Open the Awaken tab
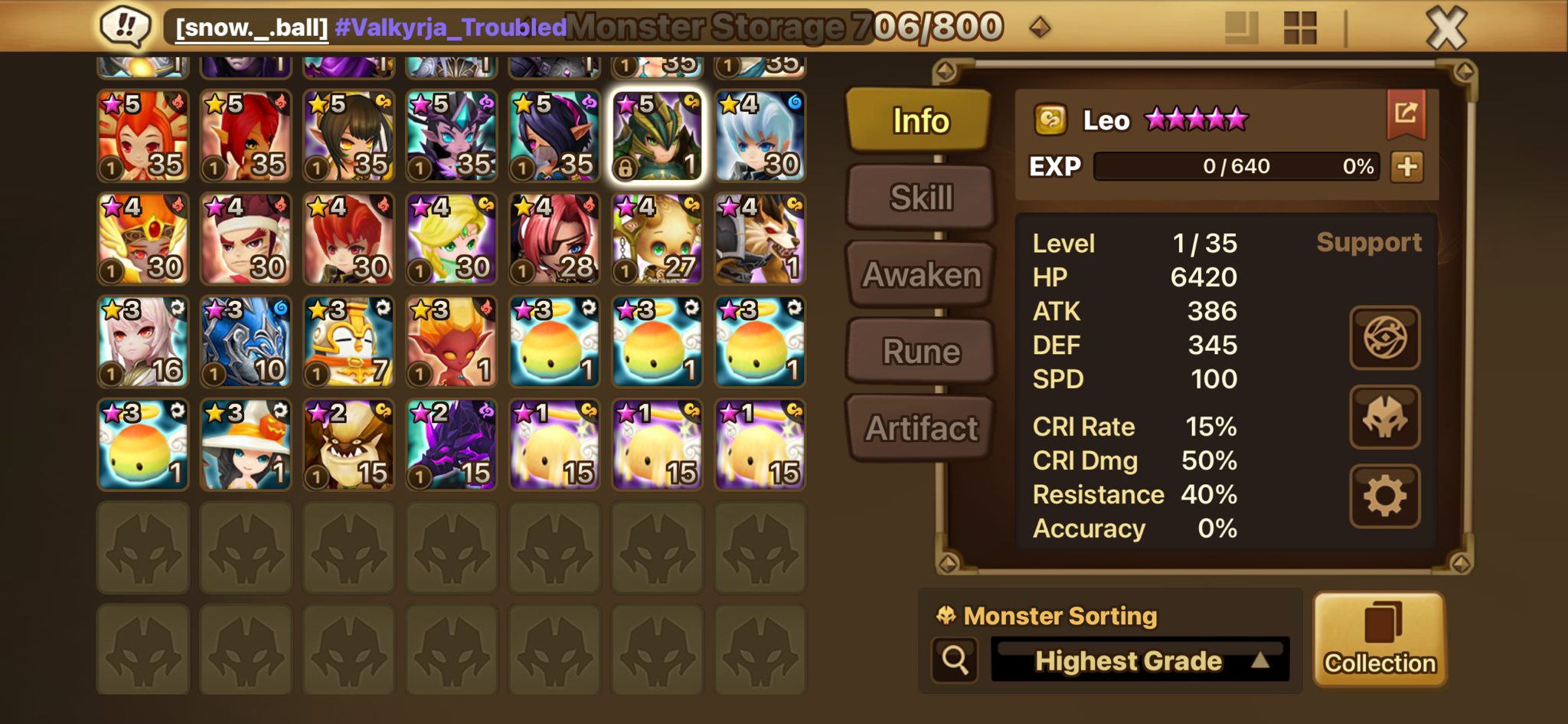 coord(921,274)
